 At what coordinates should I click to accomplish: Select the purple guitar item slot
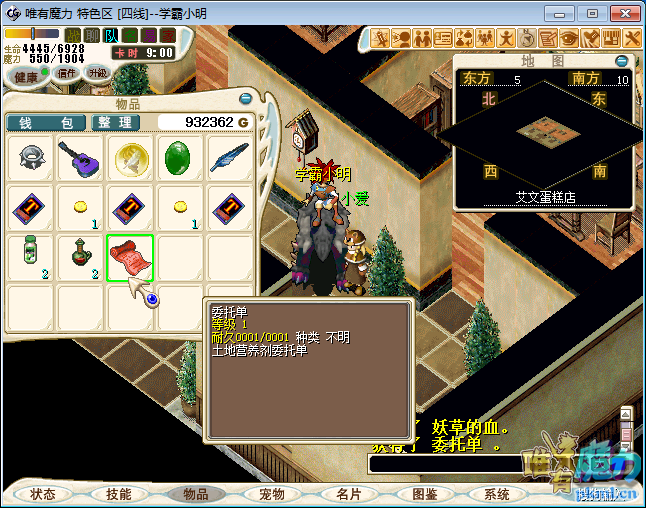click(81, 159)
